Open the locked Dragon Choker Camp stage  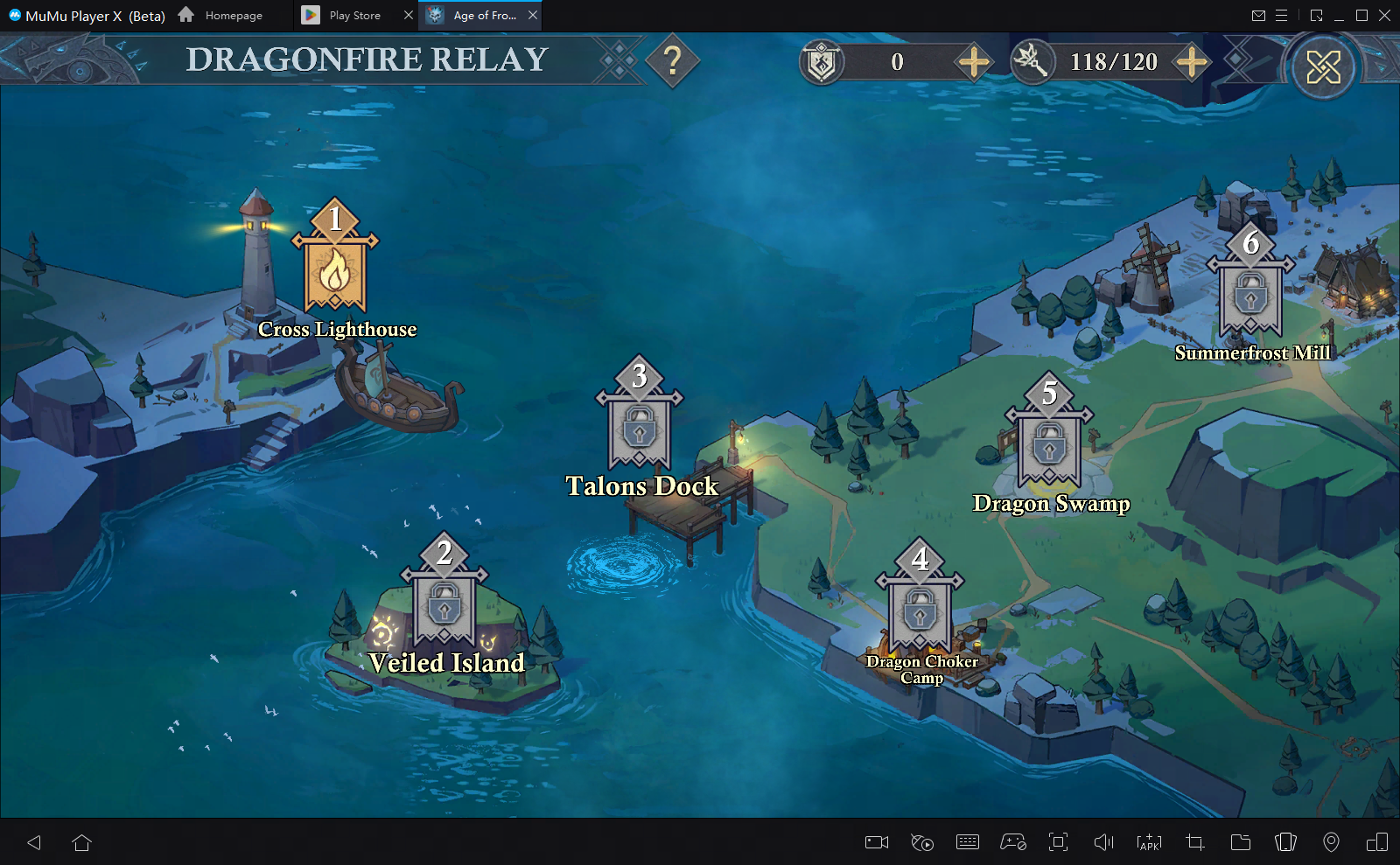click(x=920, y=612)
